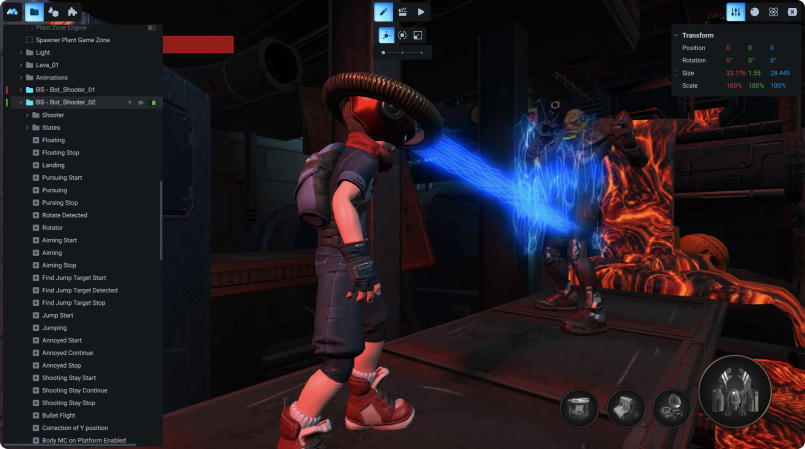This screenshot has width=805, height=449.
Task: Start play mode with the play arrow
Action: (422, 12)
